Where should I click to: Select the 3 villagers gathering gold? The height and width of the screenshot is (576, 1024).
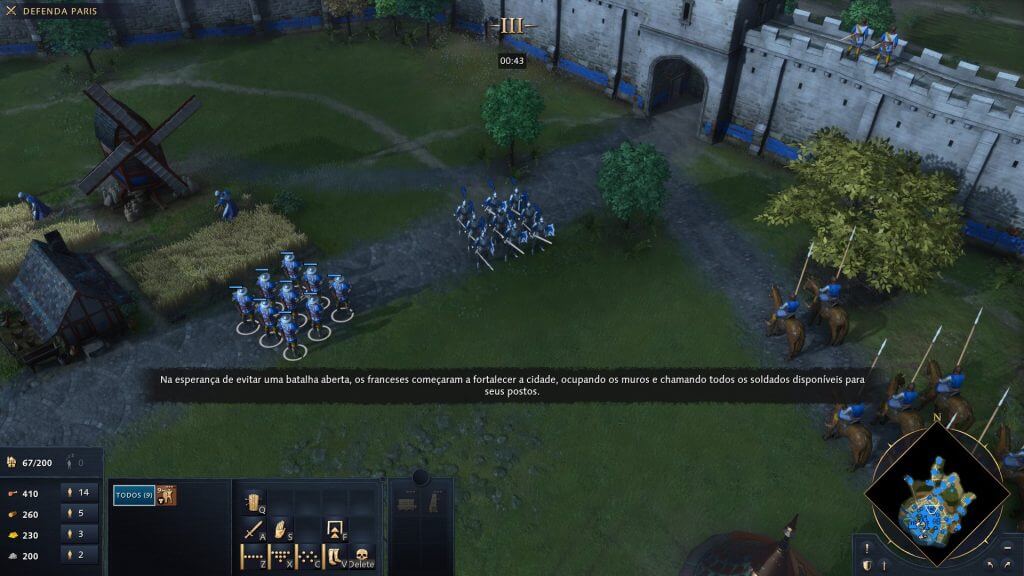pos(78,534)
